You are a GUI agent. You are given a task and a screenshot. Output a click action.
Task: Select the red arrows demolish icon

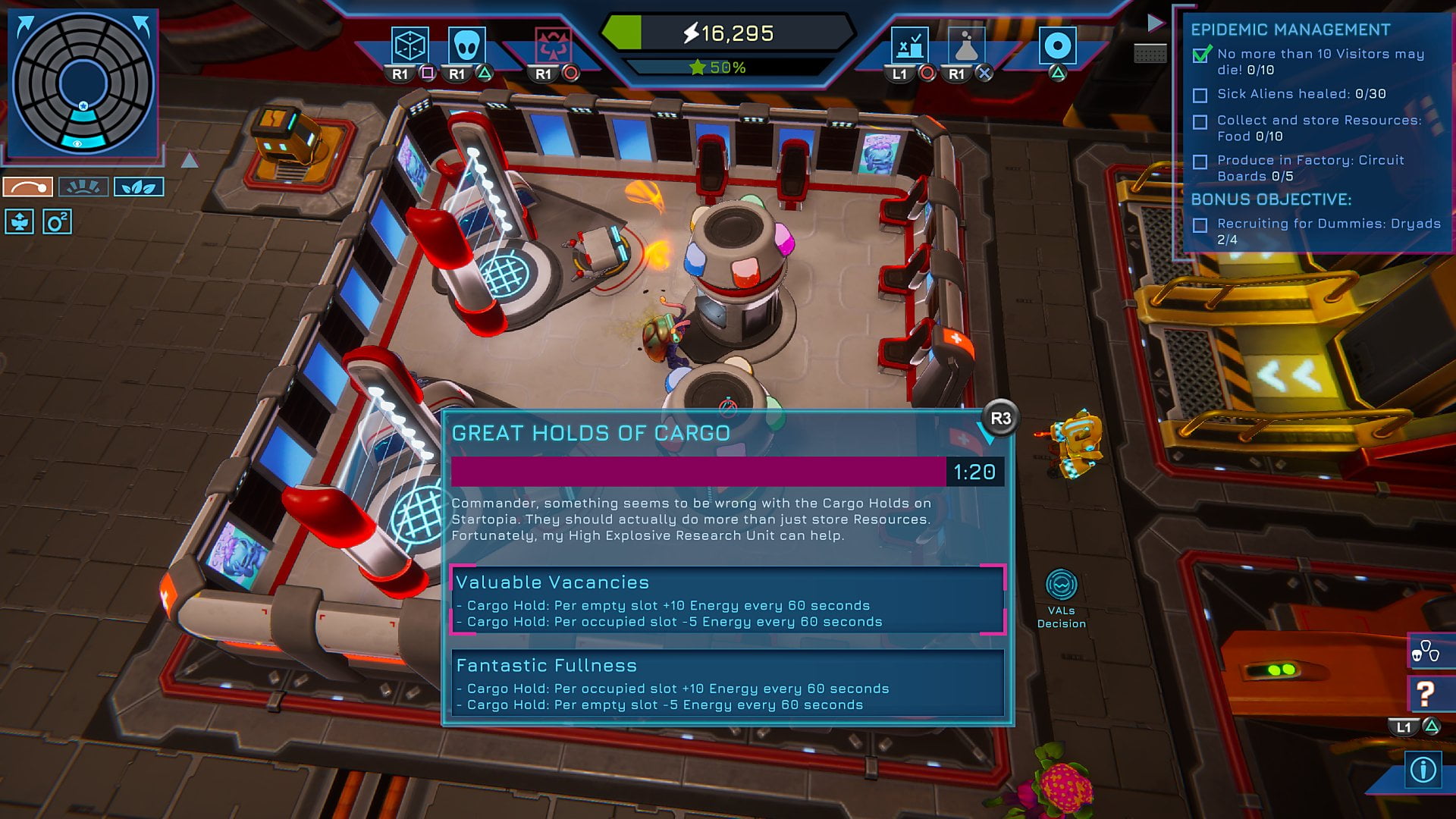[553, 45]
